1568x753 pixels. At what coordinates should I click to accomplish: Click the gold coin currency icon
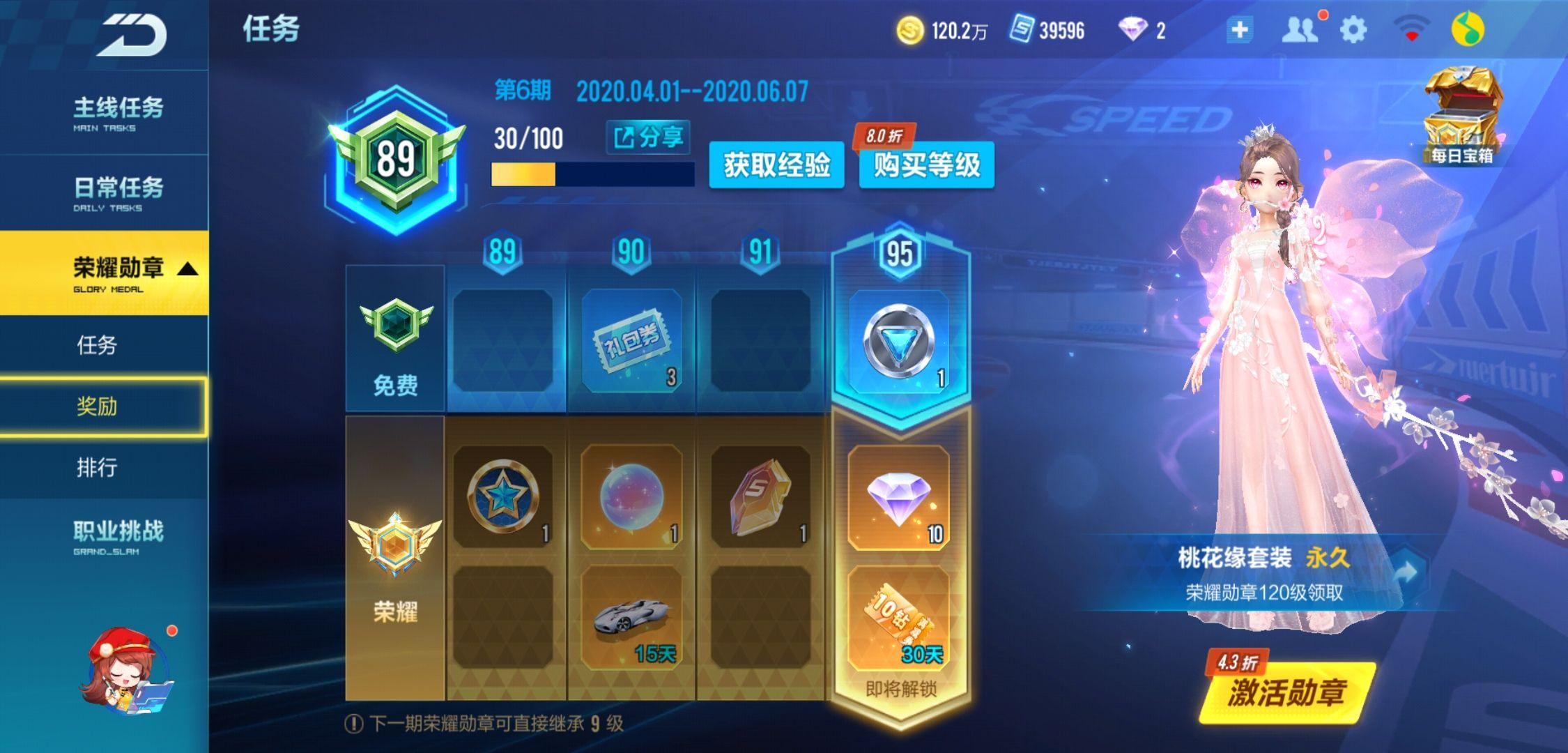pos(910,29)
